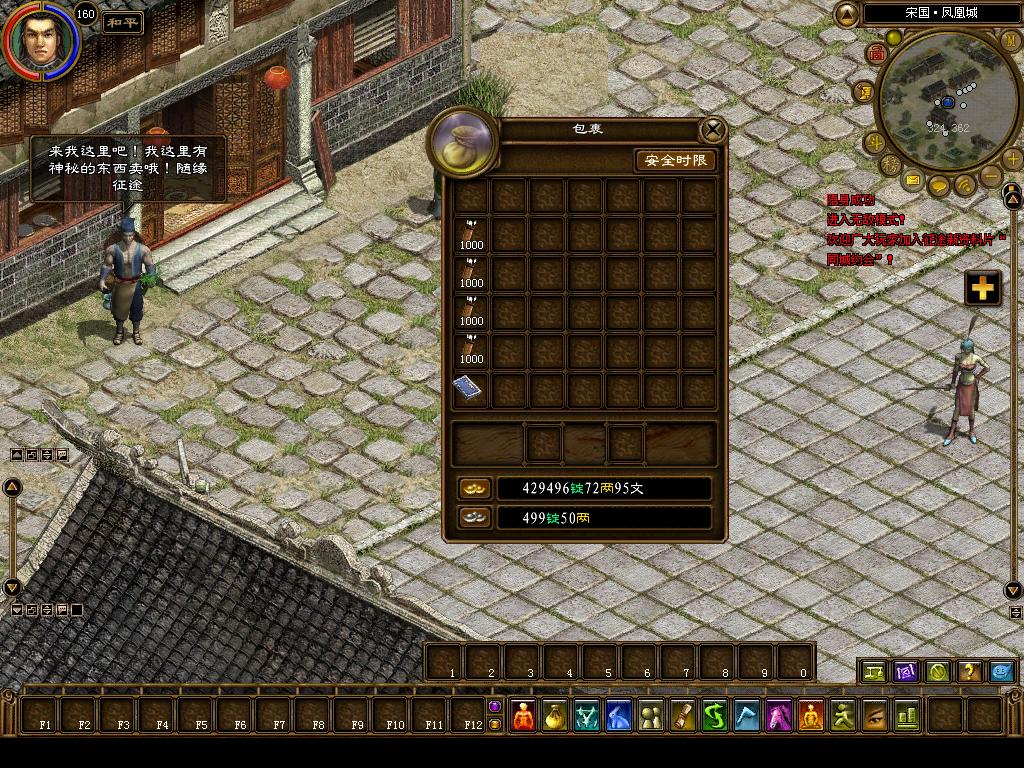Click the eye icon in bottom toolbar

point(875,715)
